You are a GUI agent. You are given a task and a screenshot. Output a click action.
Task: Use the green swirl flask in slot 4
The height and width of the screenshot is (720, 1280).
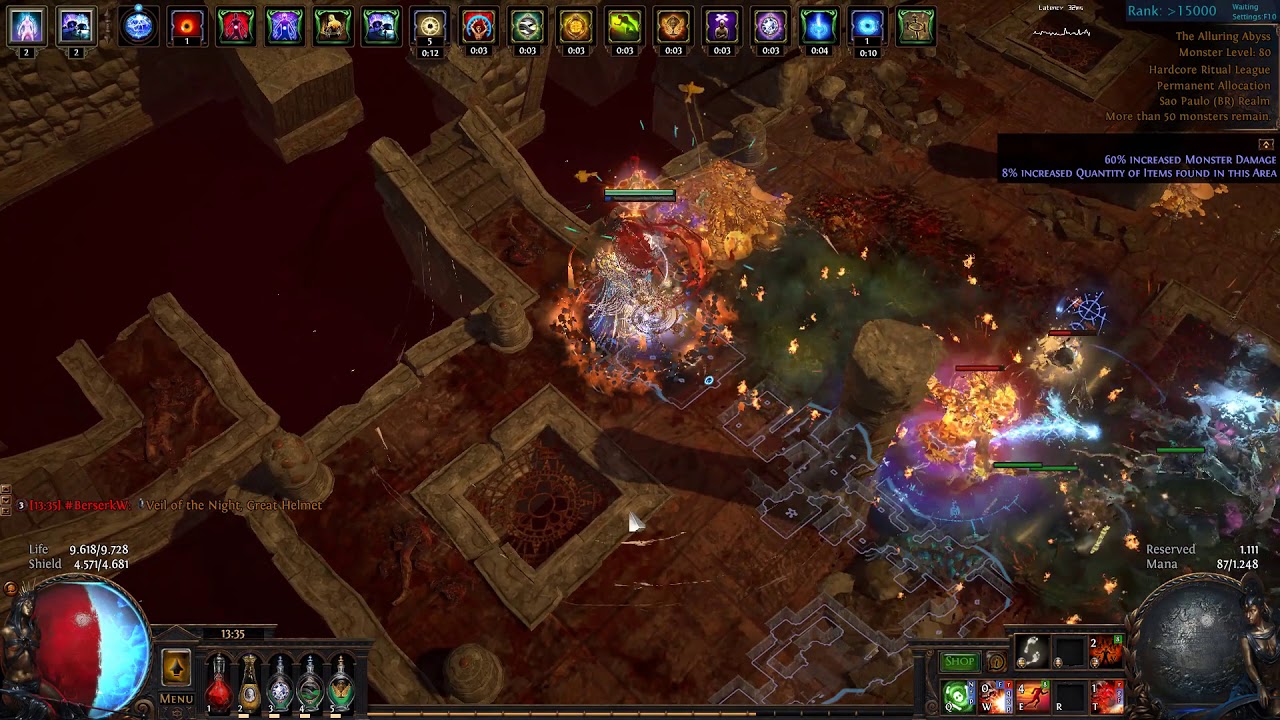pyautogui.click(x=311, y=682)
